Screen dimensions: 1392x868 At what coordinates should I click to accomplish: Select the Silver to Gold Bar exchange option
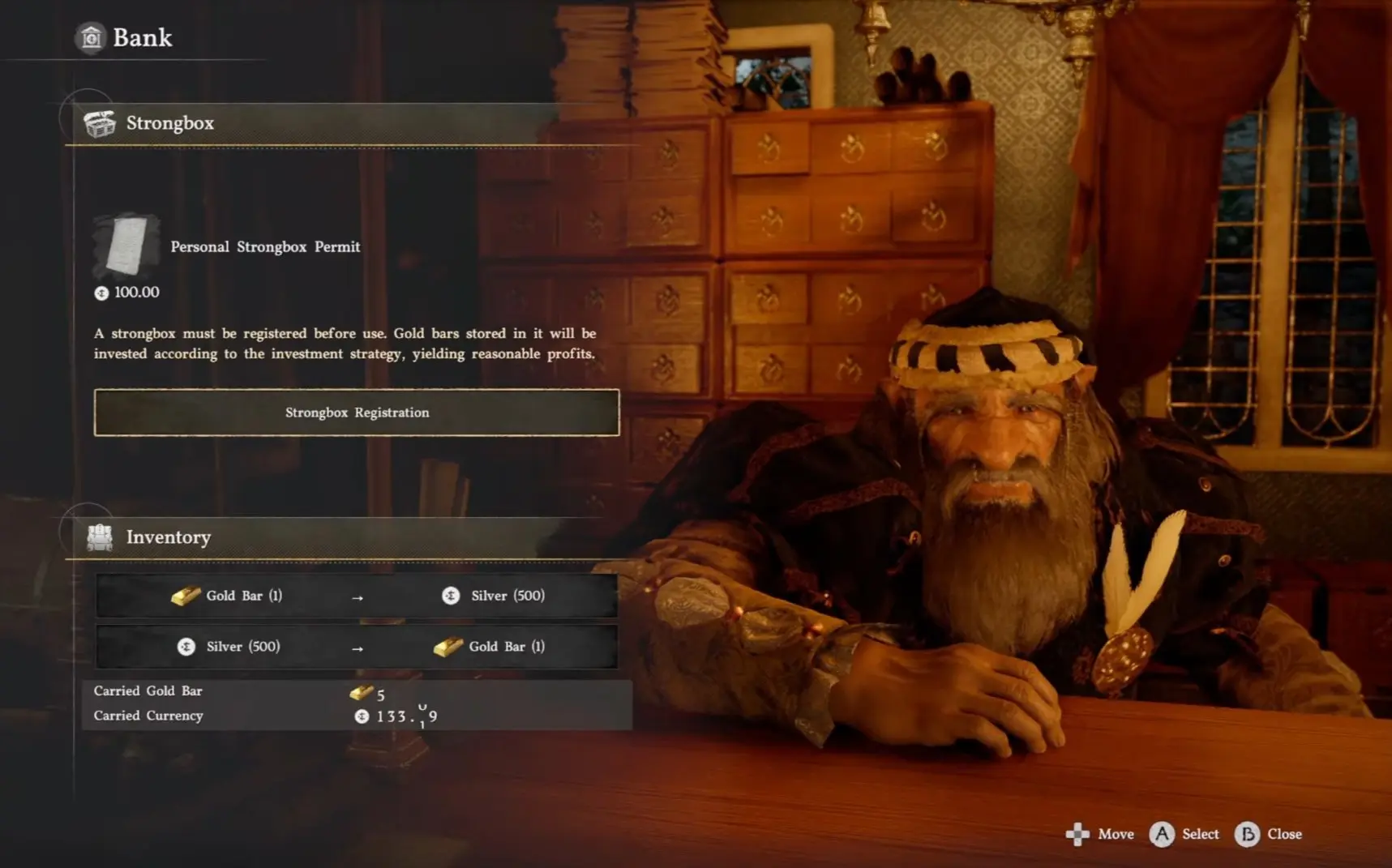pos(356,647)
